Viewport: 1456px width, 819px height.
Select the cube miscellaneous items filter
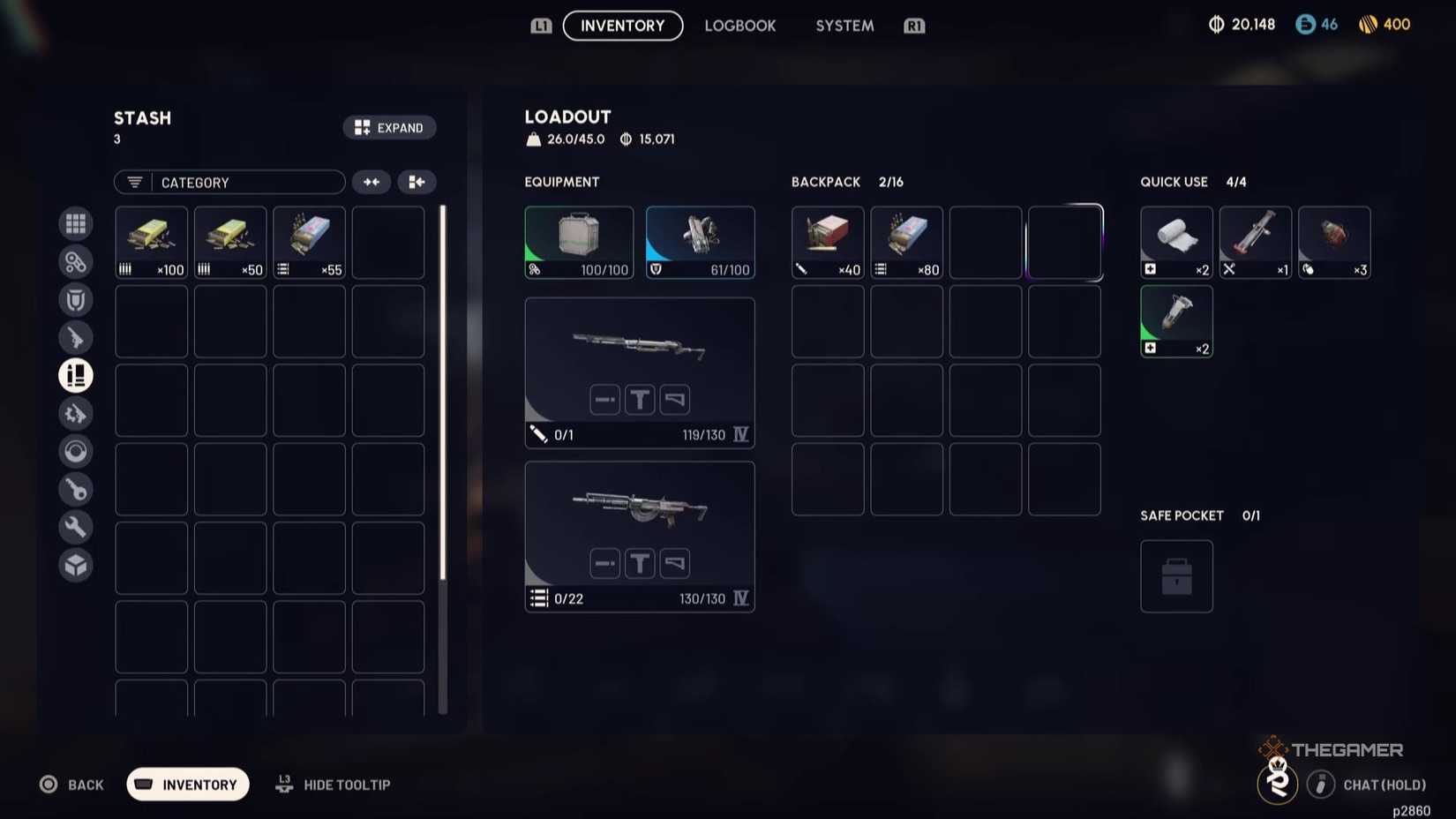[76, 565]
